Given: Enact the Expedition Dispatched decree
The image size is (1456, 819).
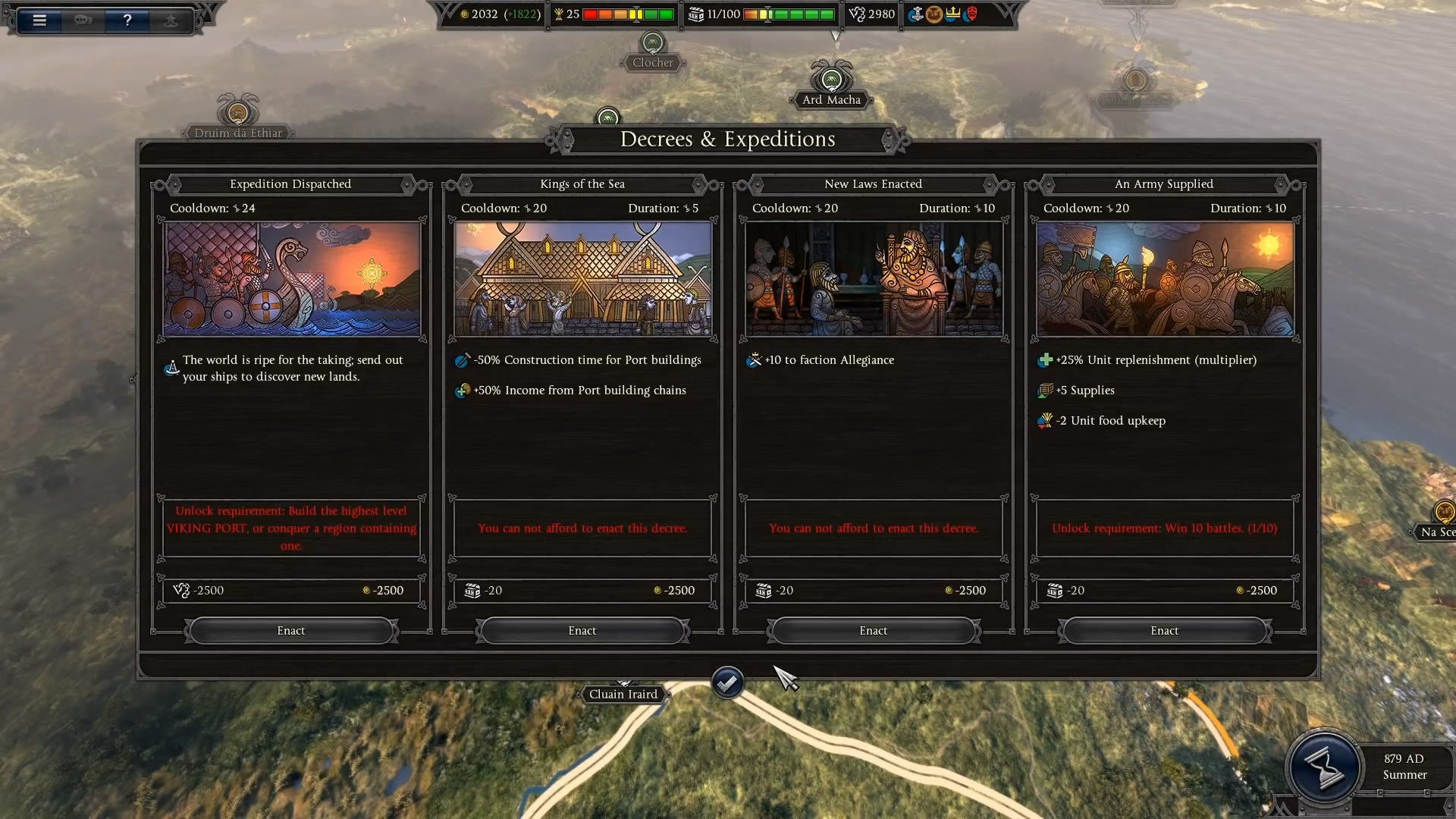Looking at the screenshot, I should [291, 630].
